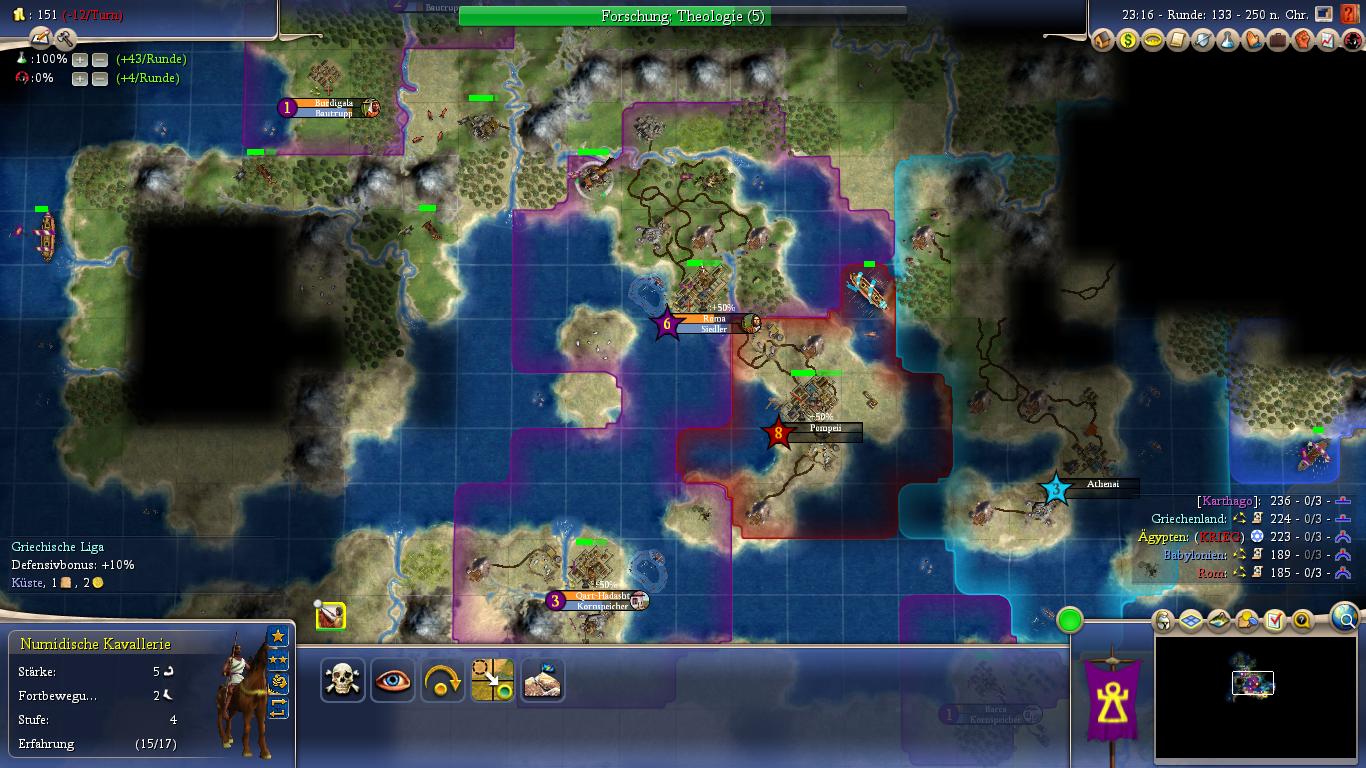Open the military advisor fist icon
Screen dimensions: 1366x768
coord(1303,40)
